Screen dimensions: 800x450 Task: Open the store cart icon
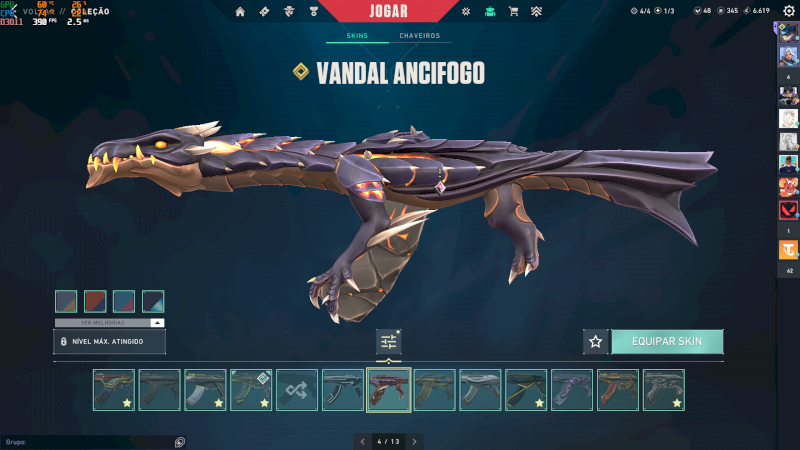point(514,11)
